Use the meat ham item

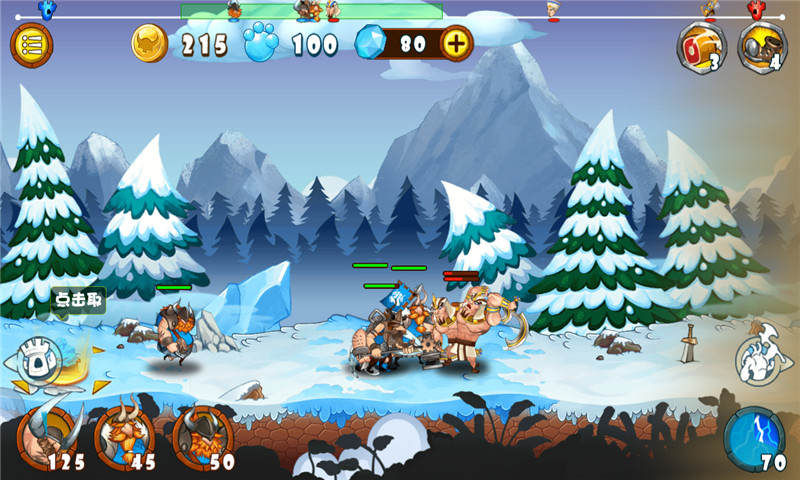click(701, 45)
